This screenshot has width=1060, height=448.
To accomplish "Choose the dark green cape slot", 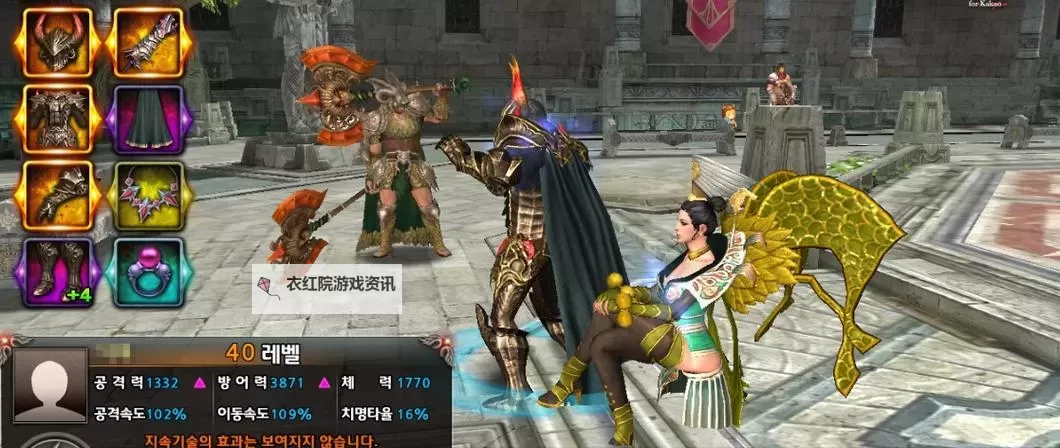I will [148, 119].
